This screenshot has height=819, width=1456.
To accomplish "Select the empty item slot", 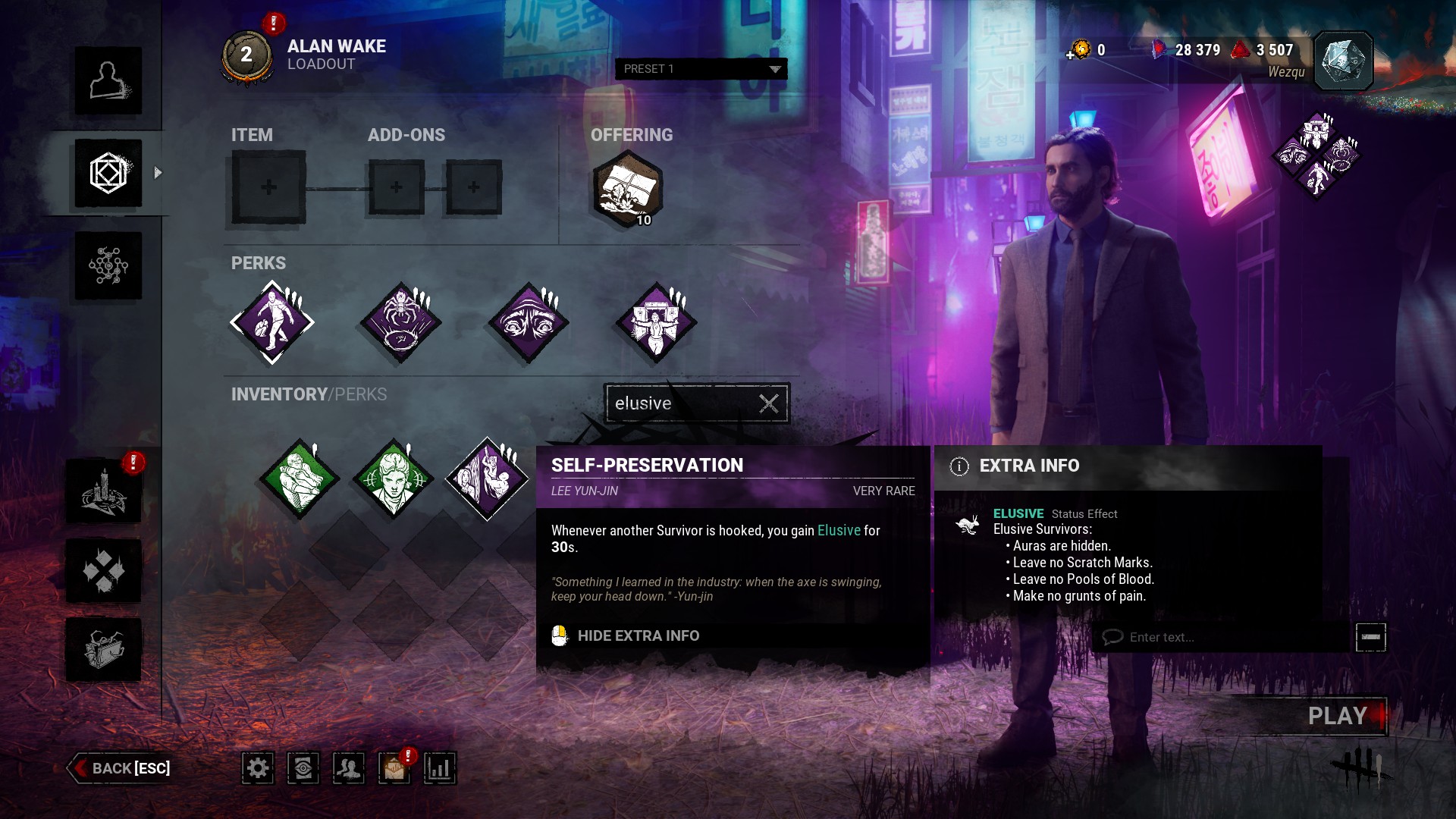I will 268,187.
